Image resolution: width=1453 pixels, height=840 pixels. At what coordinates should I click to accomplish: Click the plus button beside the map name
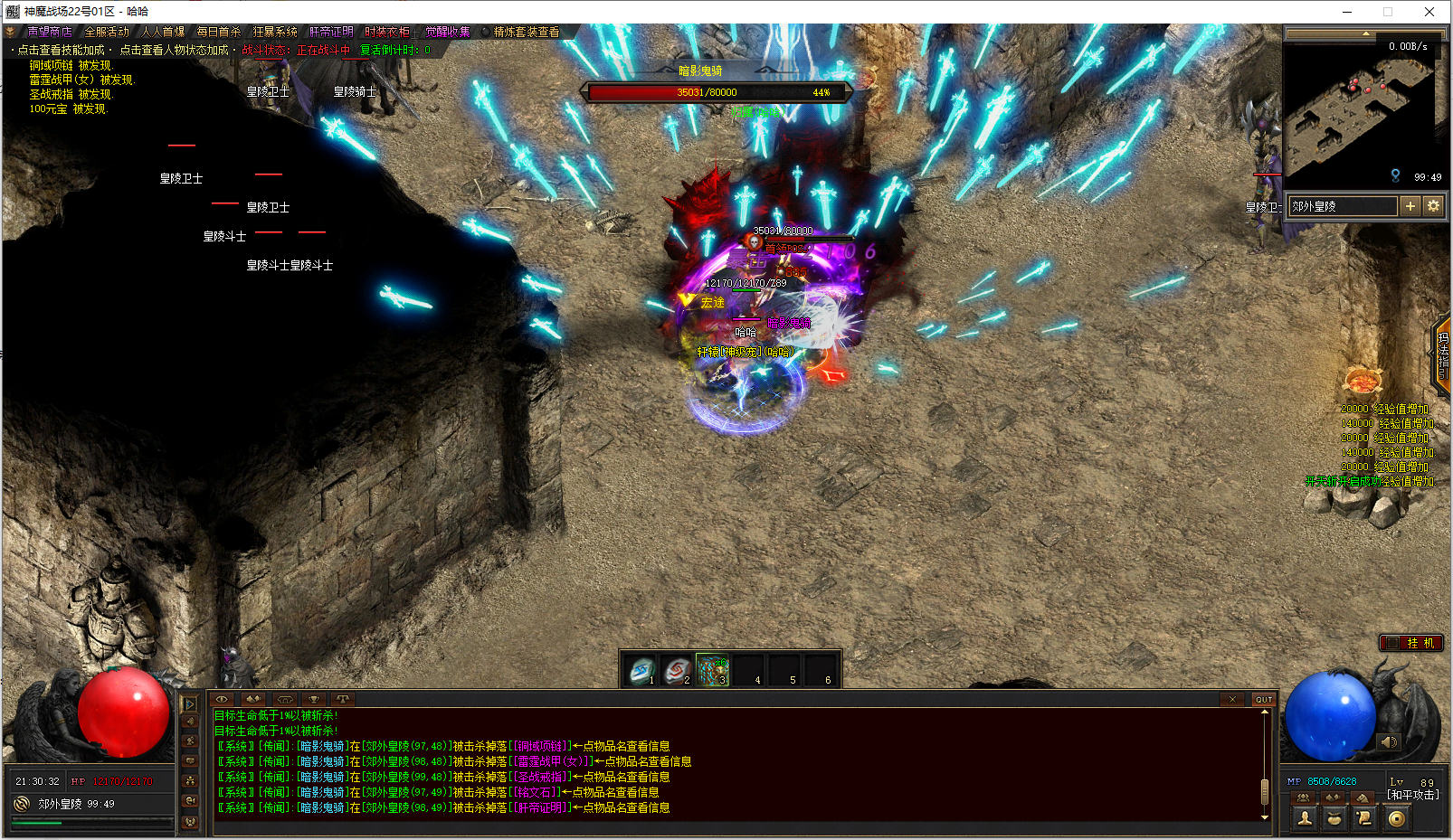(x=1410, y=206)
